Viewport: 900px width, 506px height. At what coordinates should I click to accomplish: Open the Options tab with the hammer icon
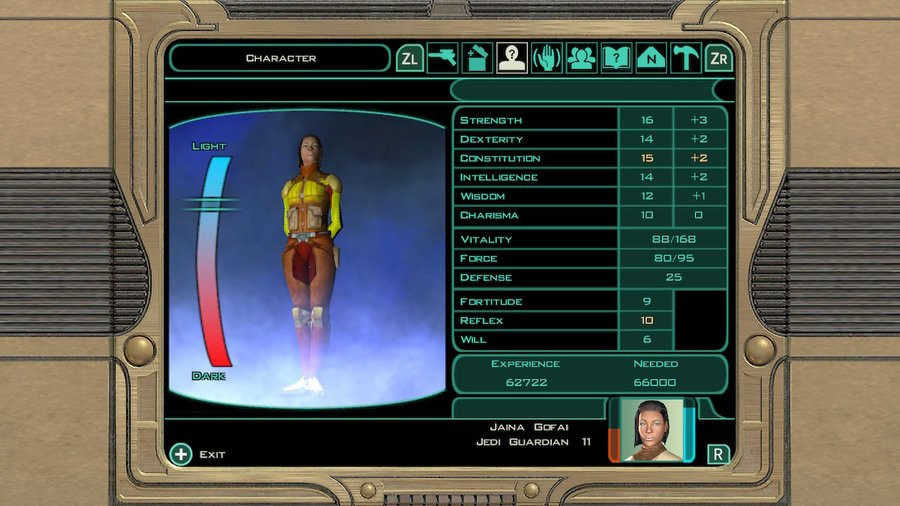[685, 58]
